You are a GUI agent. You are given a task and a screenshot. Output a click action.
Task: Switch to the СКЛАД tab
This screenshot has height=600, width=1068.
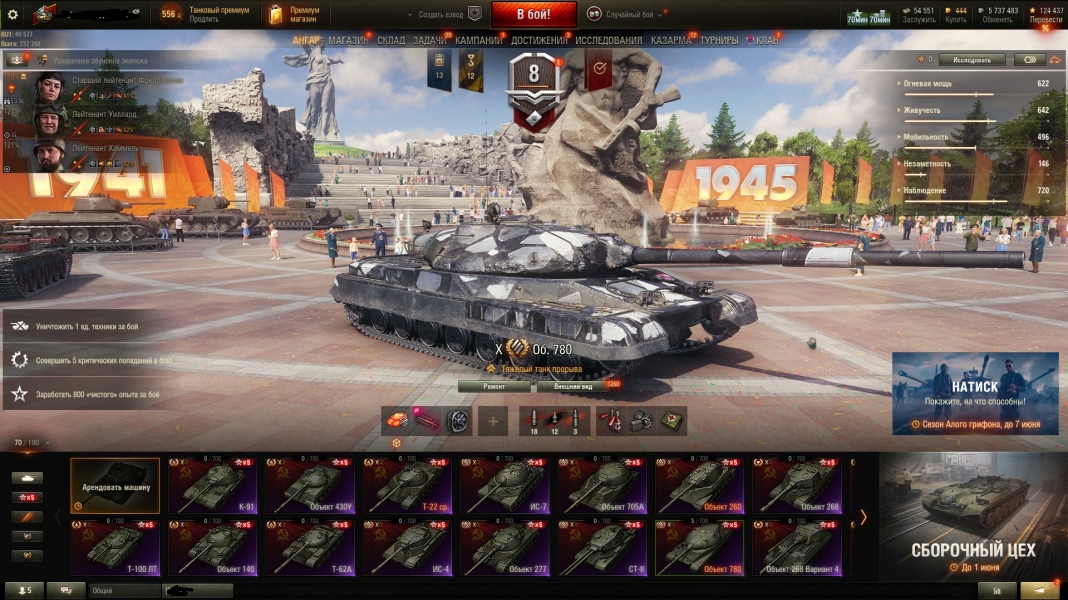pos(391,40)
